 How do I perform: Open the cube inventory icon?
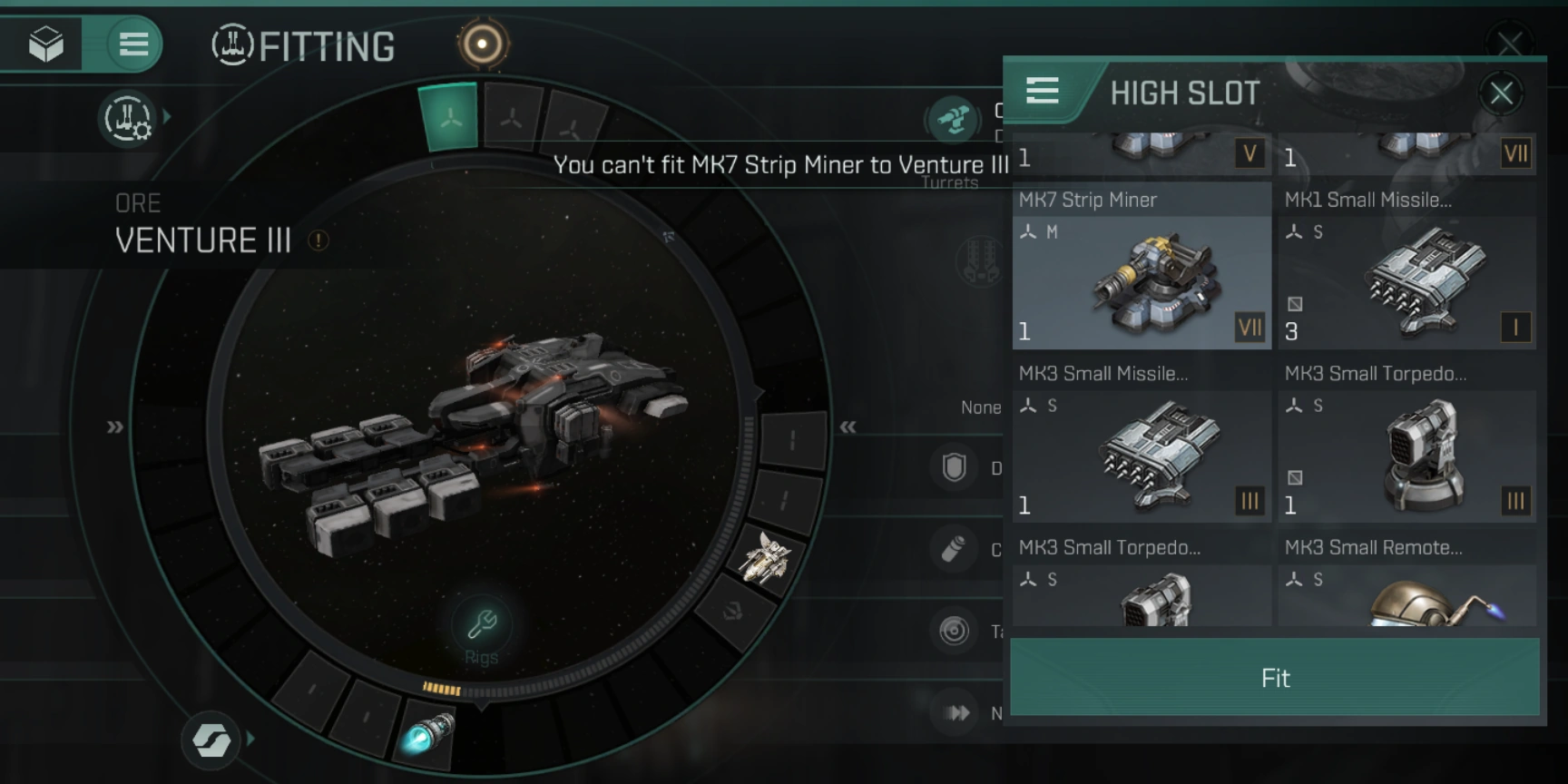pyautogui.click(x=45, y=44)
